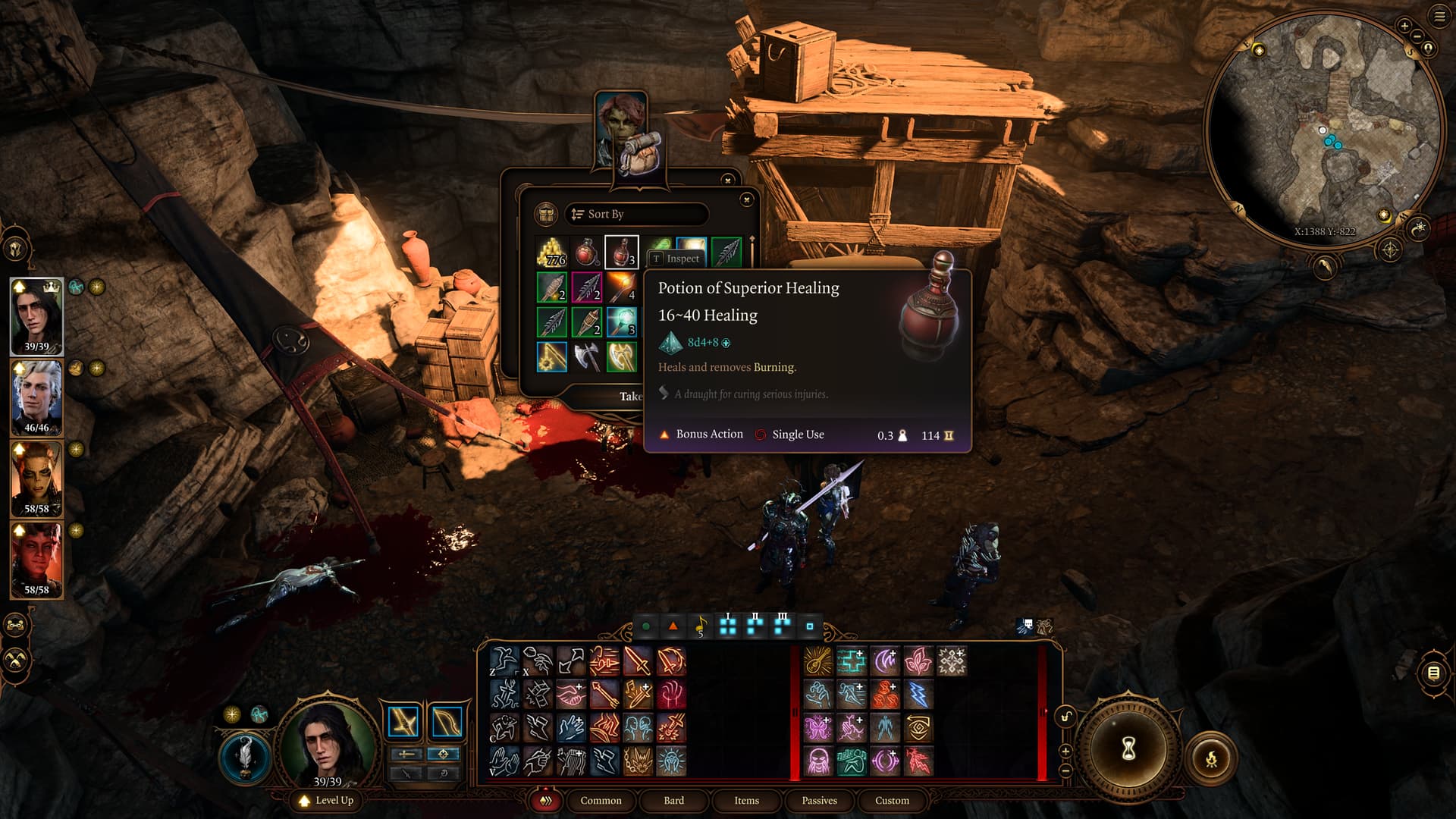Zoom in on the minimap
Viewport: 1456px width, 819px height.
pyautogui.click(x=1404, y=27)
